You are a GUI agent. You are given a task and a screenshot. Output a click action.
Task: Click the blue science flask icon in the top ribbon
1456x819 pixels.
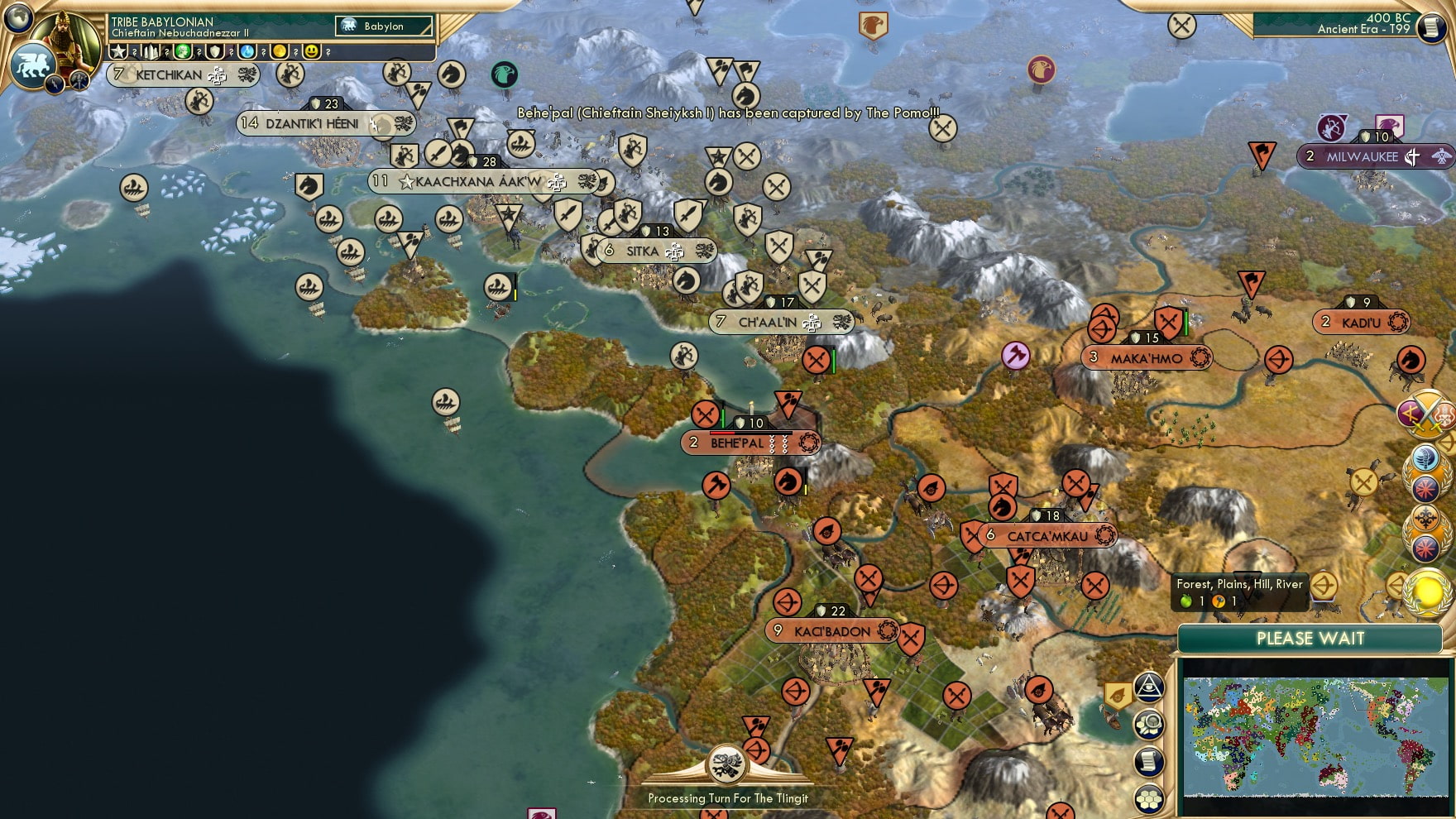246,53
